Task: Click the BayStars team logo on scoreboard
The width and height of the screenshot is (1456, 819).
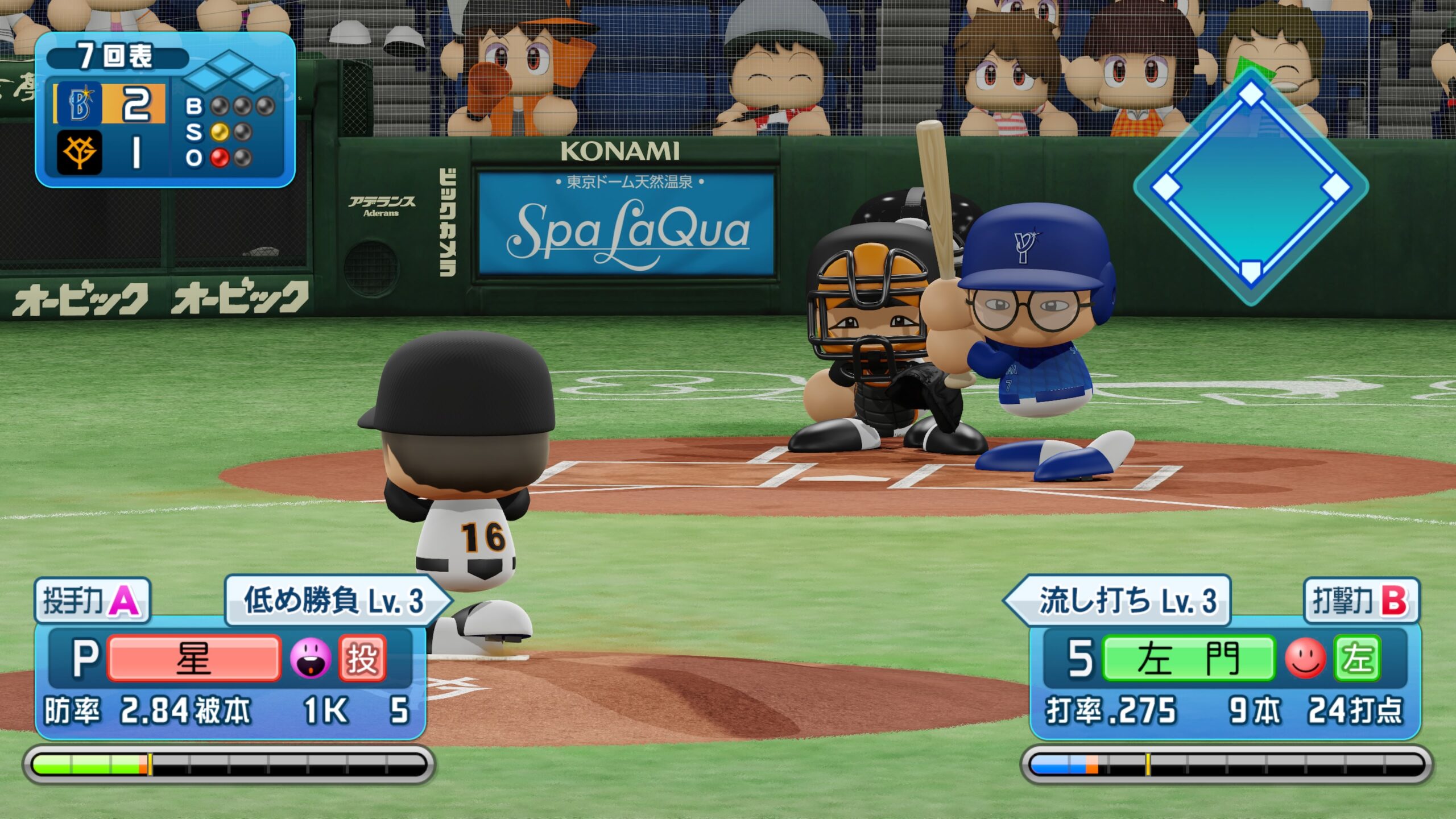Action: tap(79, 104)
